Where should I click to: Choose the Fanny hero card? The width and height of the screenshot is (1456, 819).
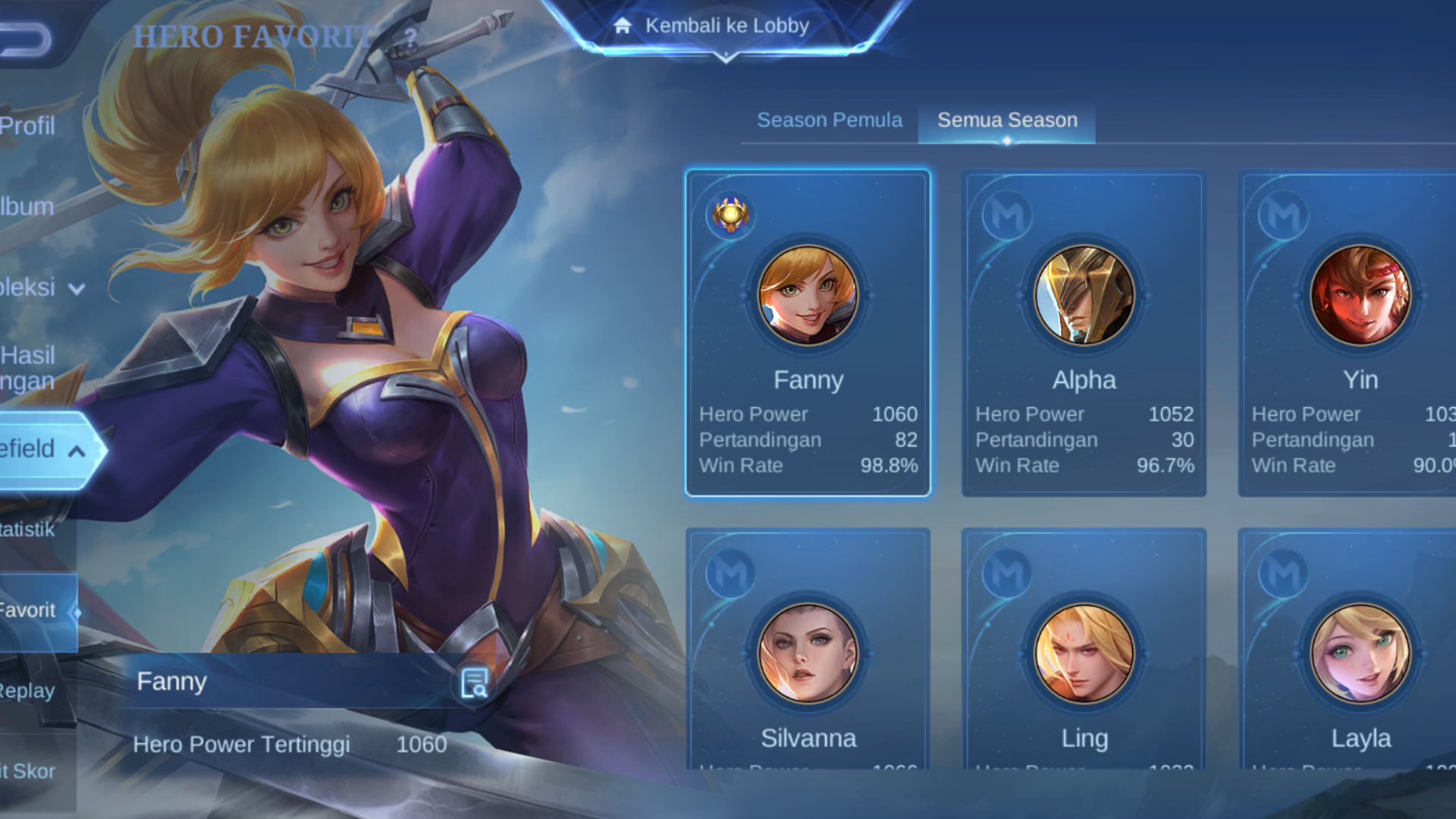(808, 334)
